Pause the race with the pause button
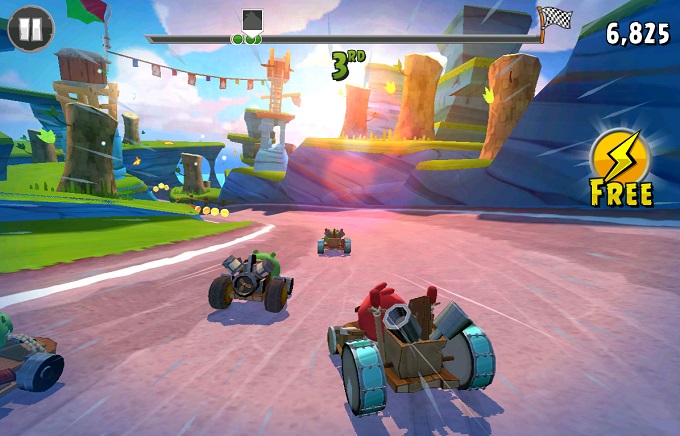Viewport: 680px width, 436px height. pos(30,29)
